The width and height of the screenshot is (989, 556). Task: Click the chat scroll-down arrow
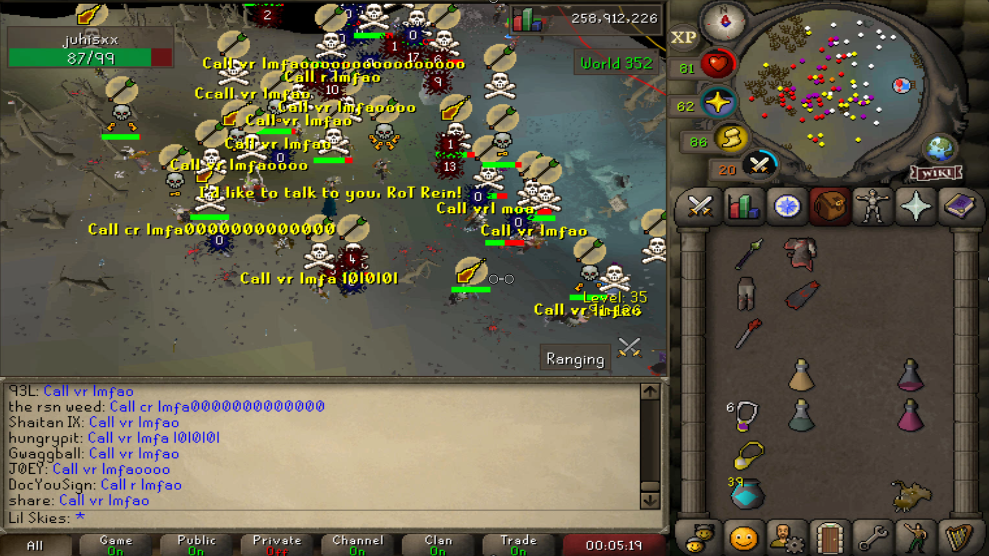point(649,499)
